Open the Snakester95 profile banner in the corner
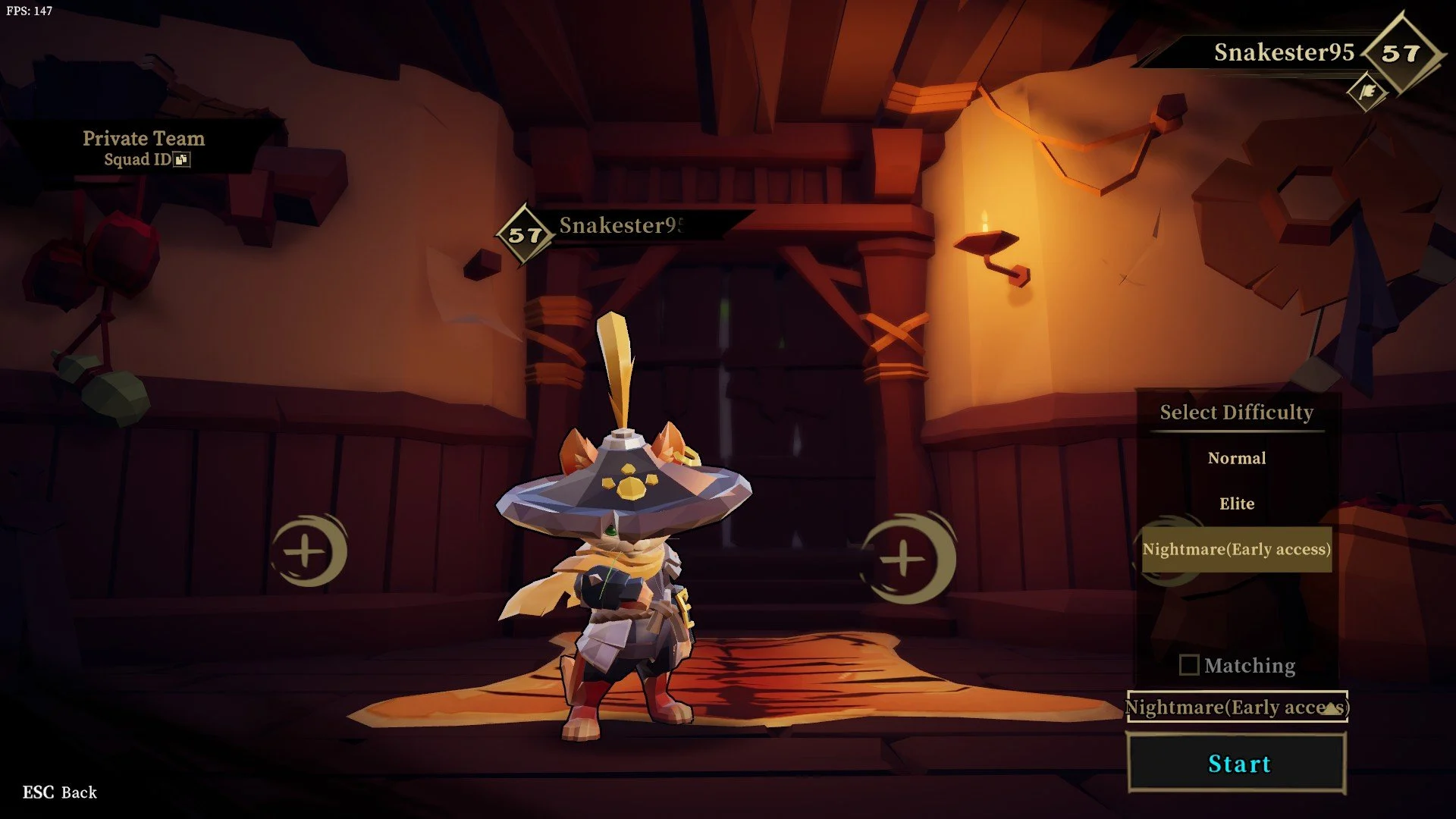 1283,52
